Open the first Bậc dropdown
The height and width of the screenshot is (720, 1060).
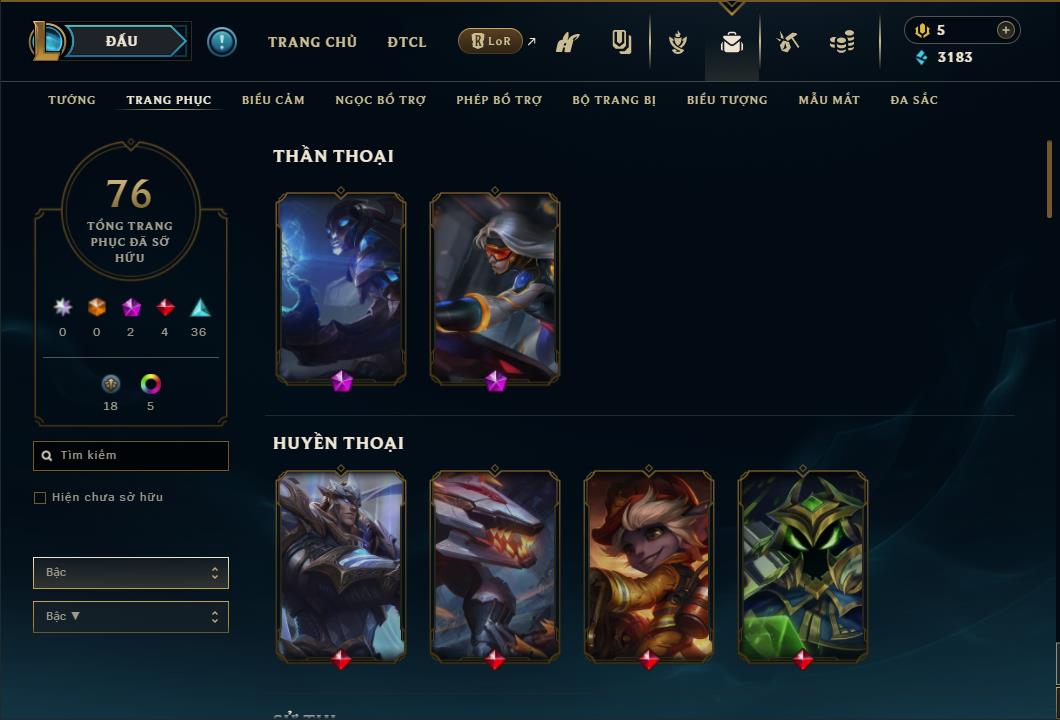[x=131, y=573]
